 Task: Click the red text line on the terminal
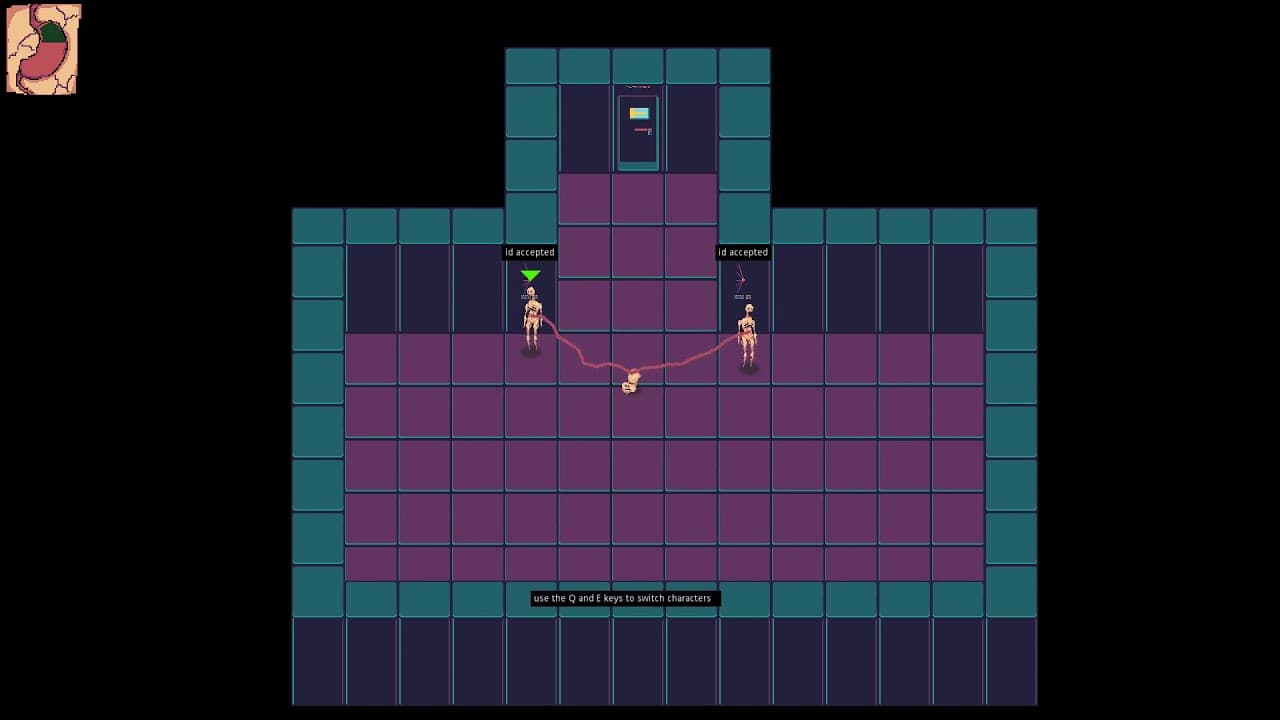(x=641, y=129)
